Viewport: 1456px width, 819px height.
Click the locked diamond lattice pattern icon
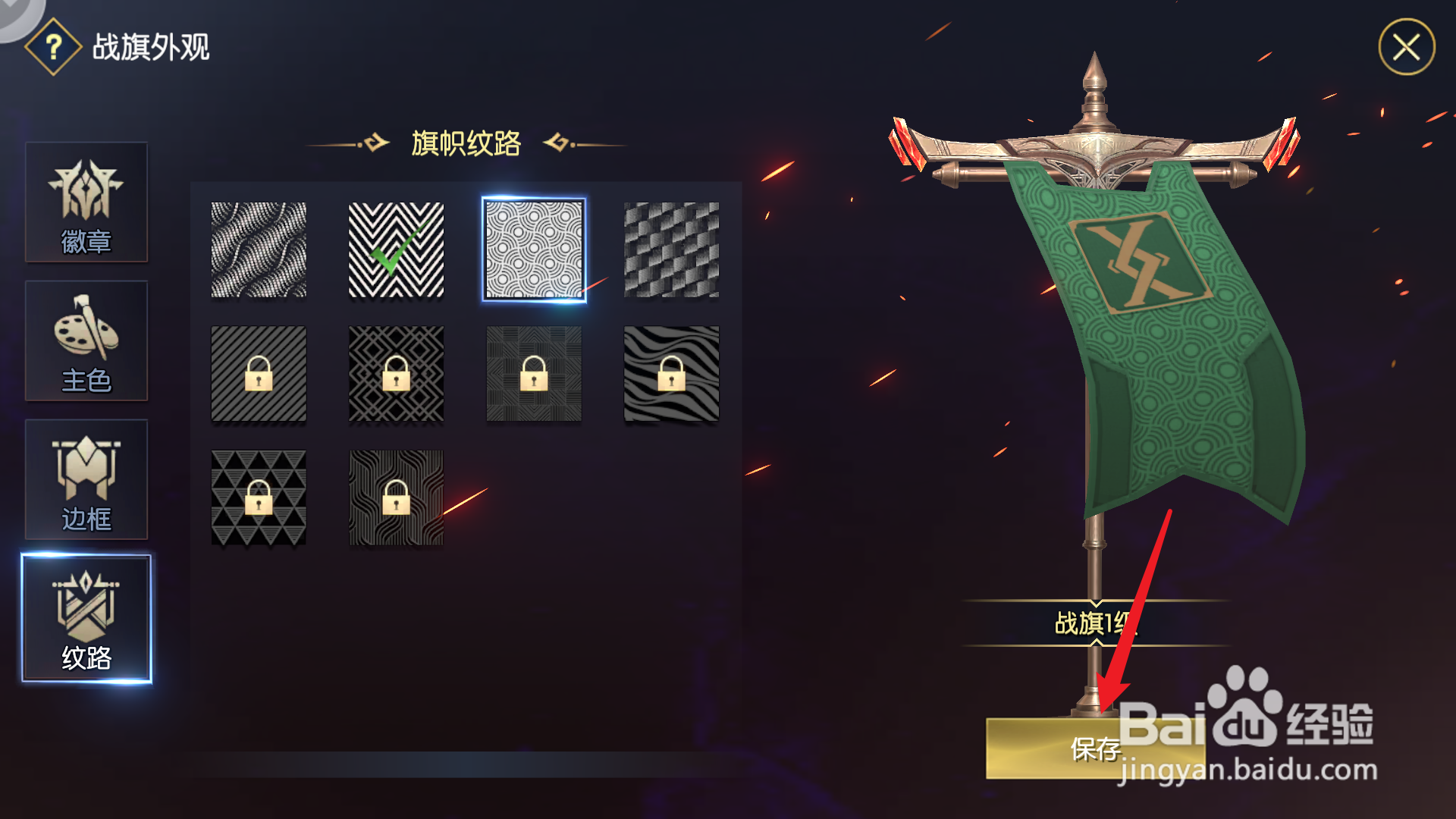tap(396, 374)
